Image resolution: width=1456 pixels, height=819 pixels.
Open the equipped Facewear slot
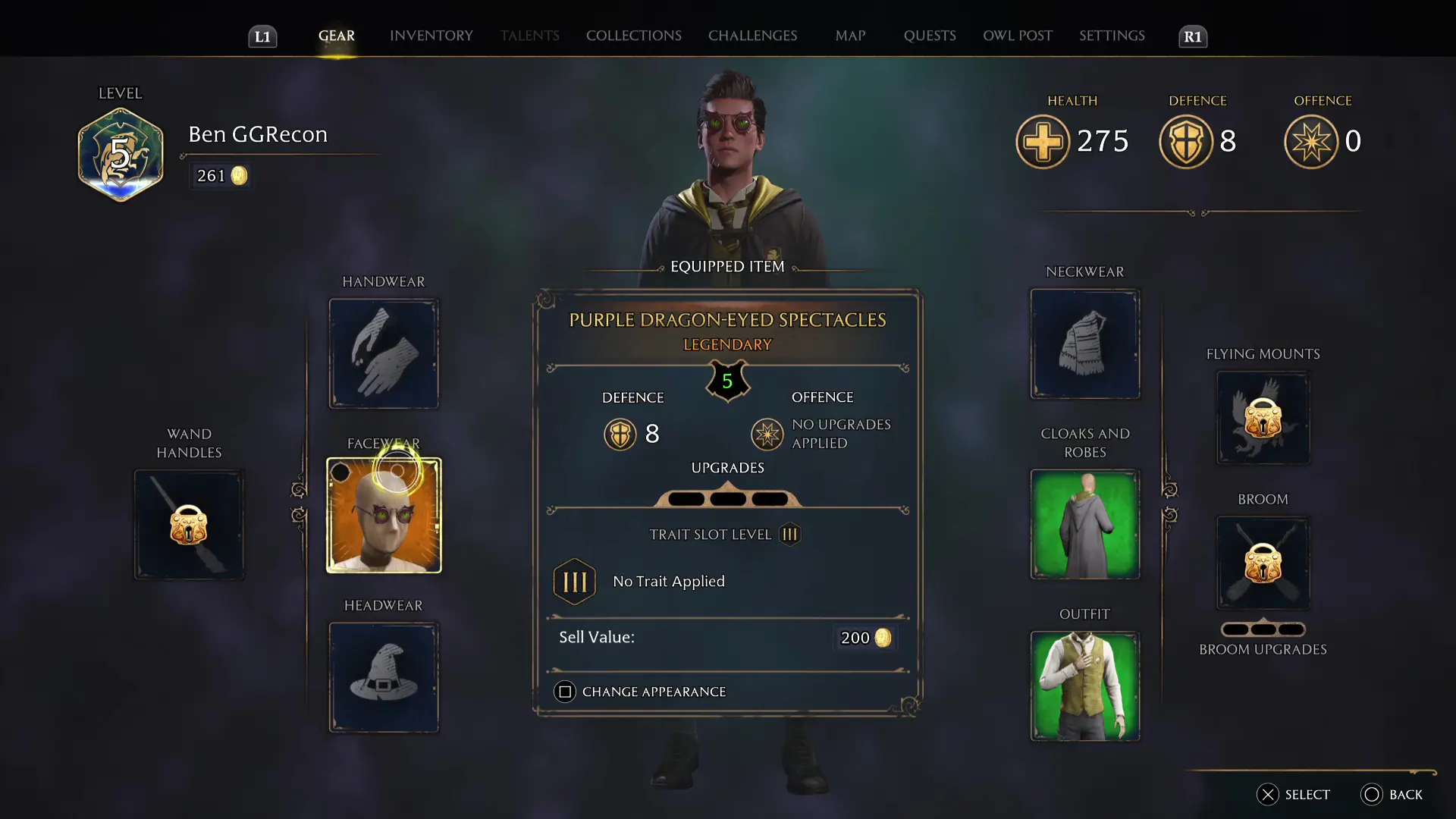click(384, 515)
